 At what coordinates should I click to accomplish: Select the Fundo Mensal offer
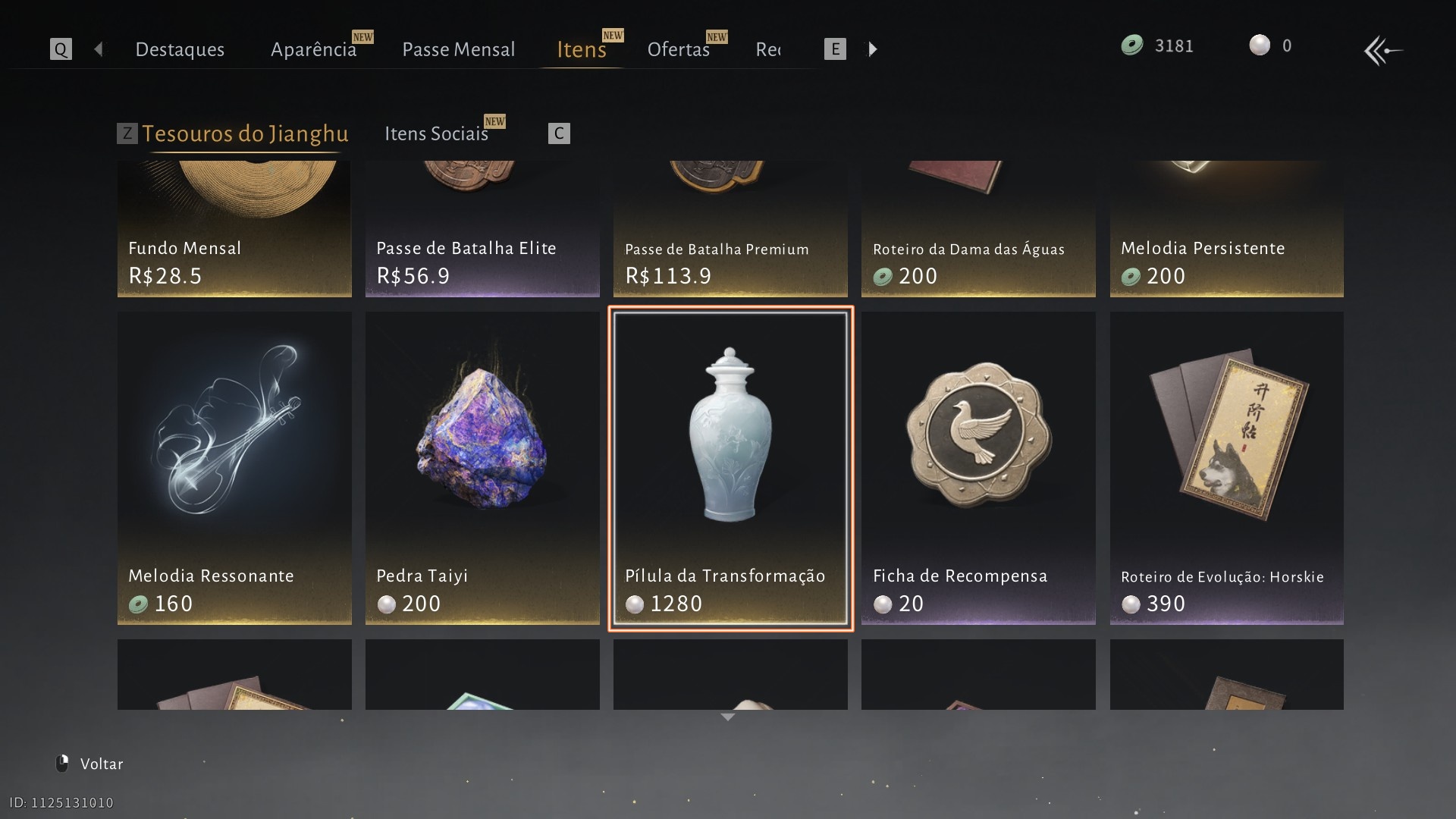click(x=234, y=229)
